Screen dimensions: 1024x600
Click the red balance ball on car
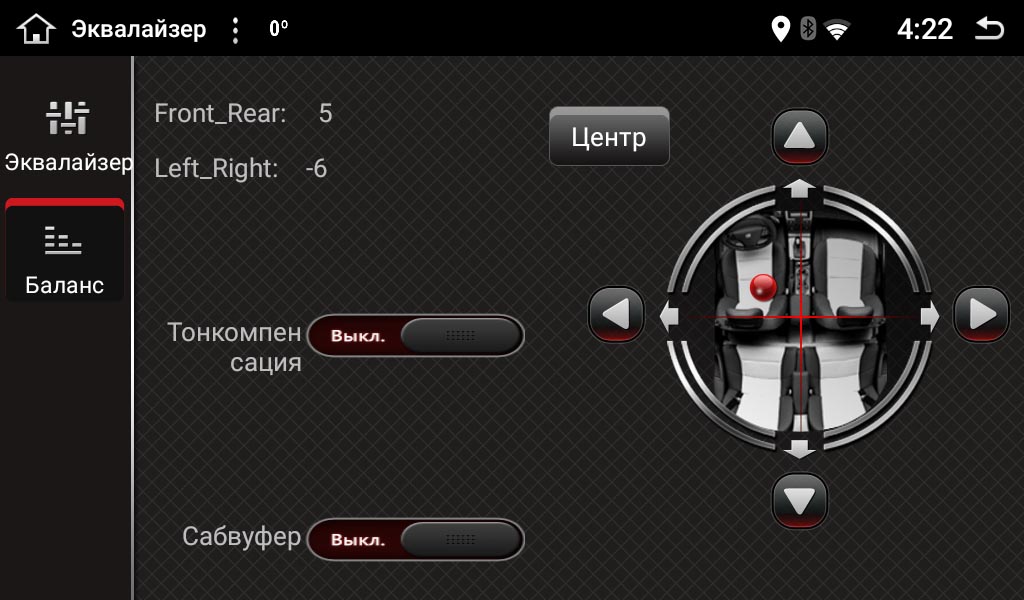click(763, 288)
